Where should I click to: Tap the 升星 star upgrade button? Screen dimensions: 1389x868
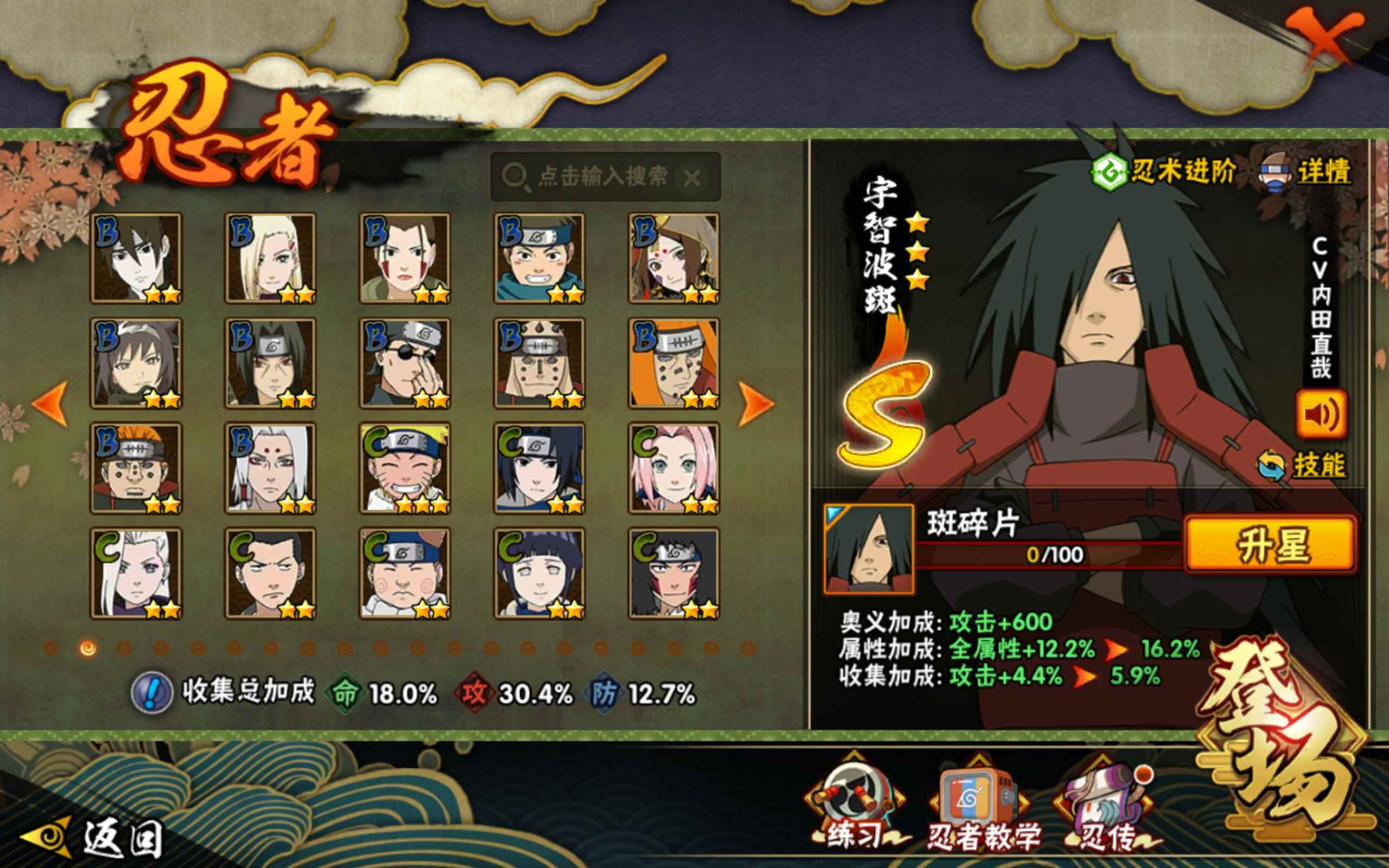[x=1271, y=545]
